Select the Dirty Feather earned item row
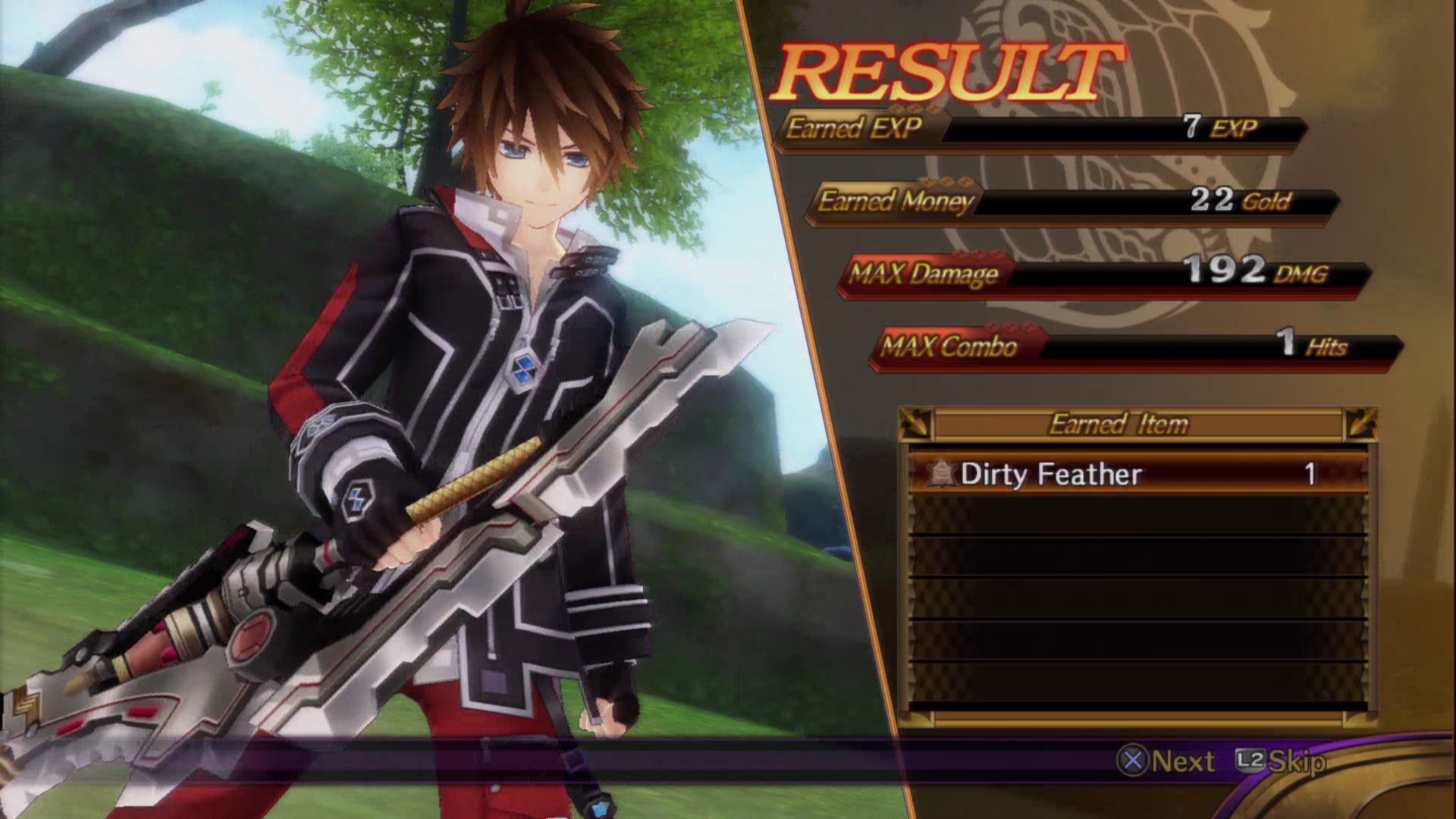This screenshot has height=819, width=1456. 1136,474
